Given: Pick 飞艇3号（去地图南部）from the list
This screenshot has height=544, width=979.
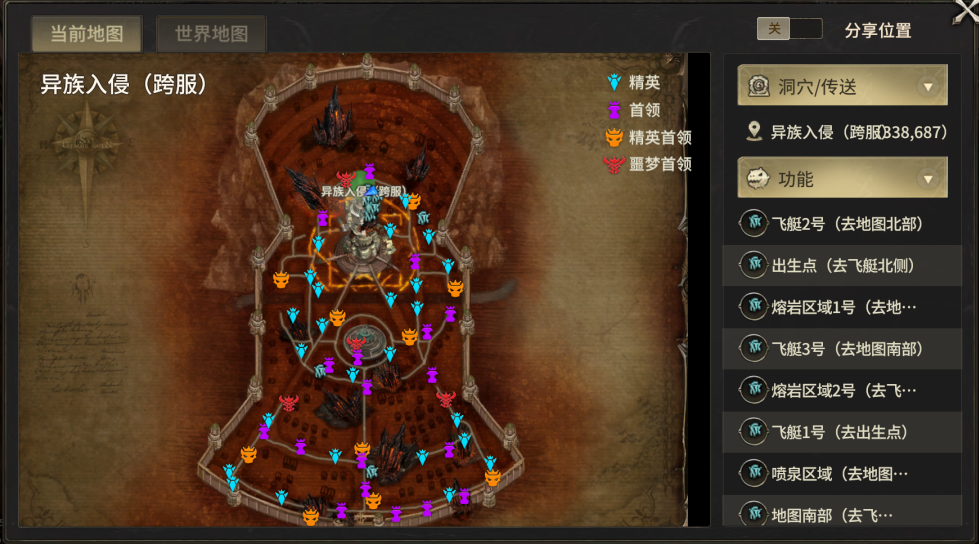Looking at the screenshot, I should pyautogui.click(x=842, y=348).
